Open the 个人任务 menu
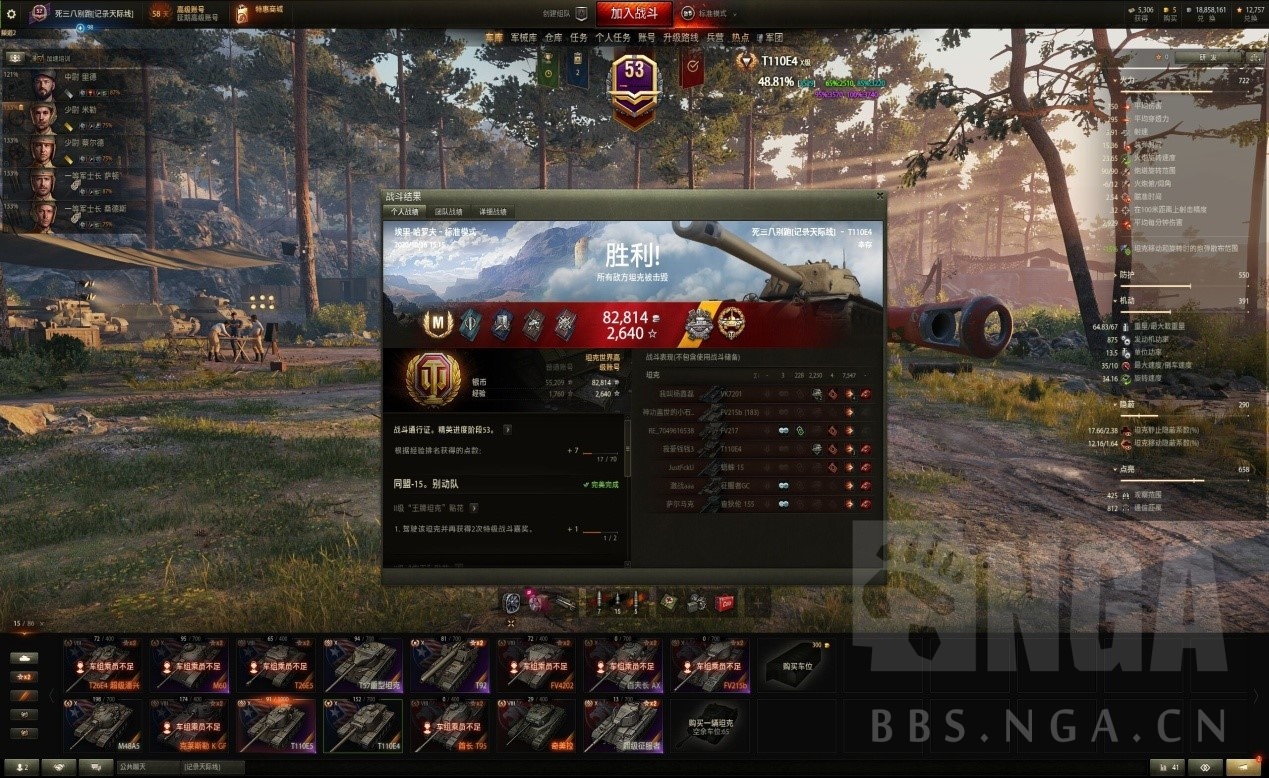Image resolution: width=1269 pixels, height=778 pixels. click(x=611, y=38)
